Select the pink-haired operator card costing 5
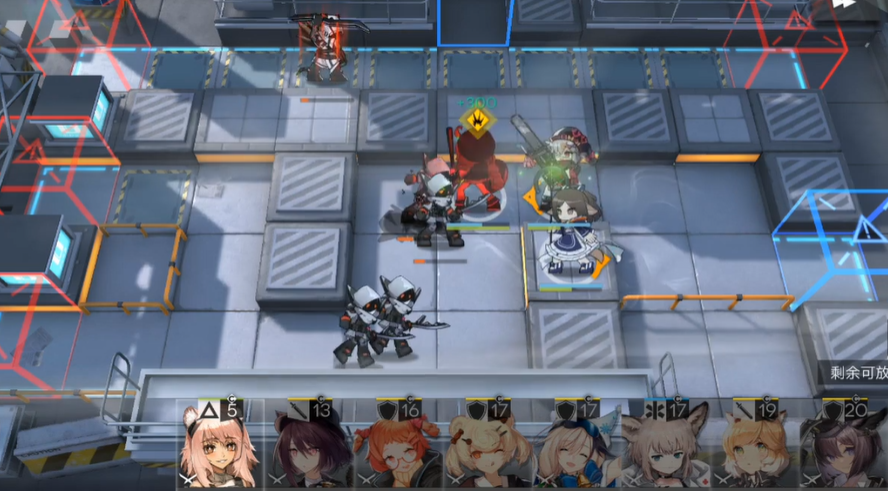888x491 pixels. tap(220, 447)
